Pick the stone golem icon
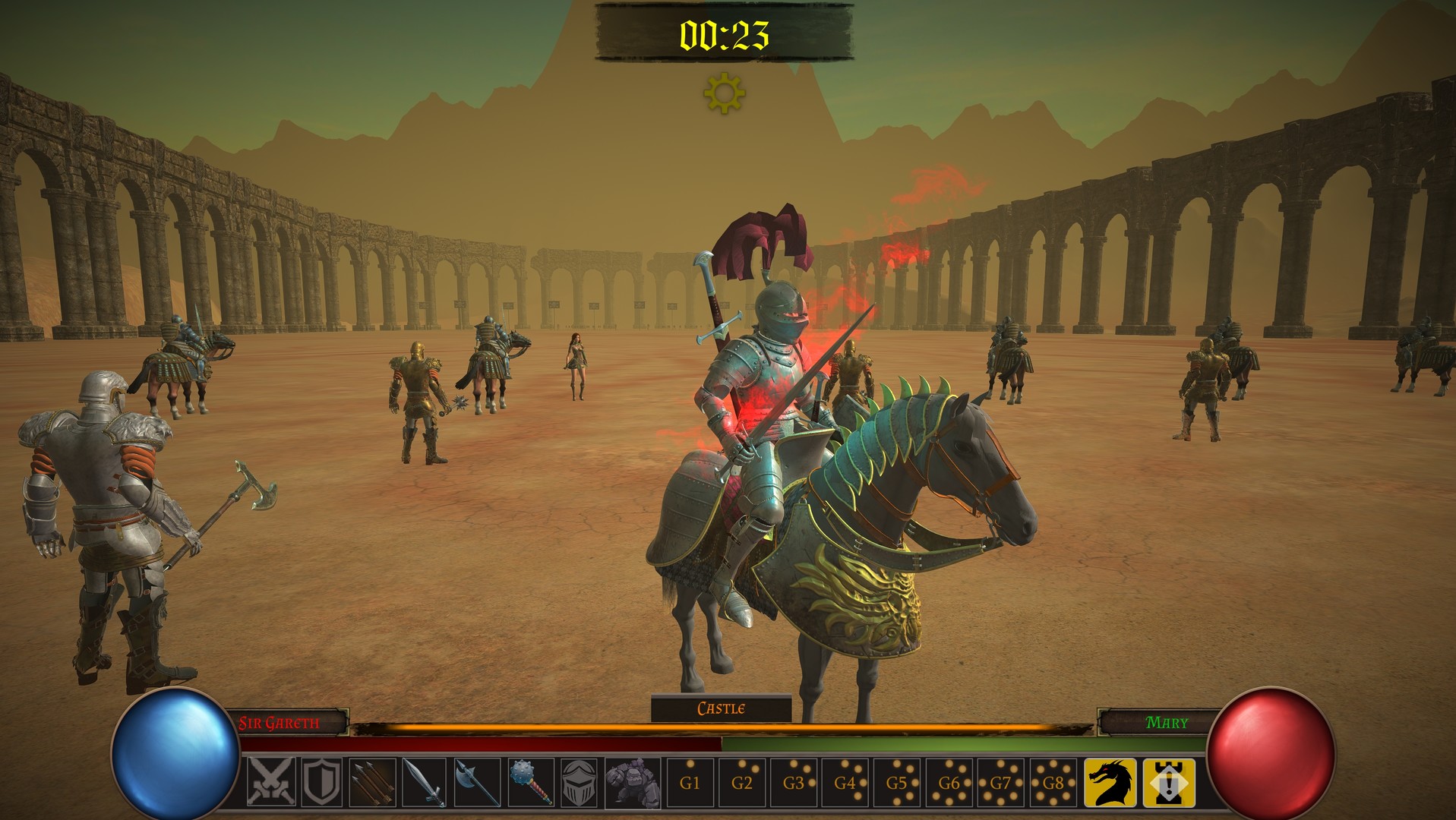Screen dimensions: 1456x820 click(x=633, y=781)
